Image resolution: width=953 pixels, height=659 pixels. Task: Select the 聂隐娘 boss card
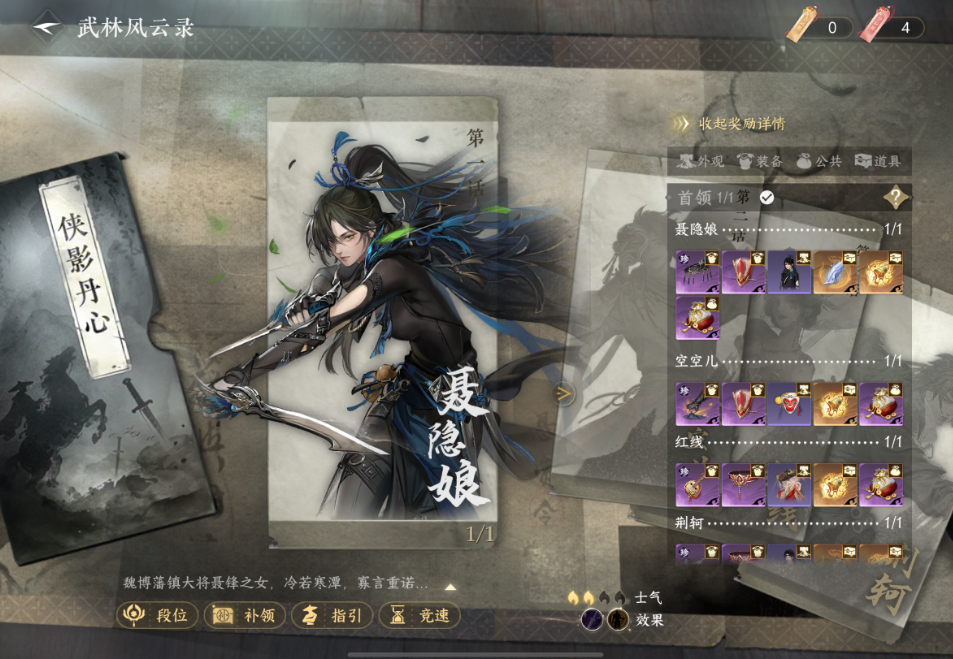coord(382,320)
